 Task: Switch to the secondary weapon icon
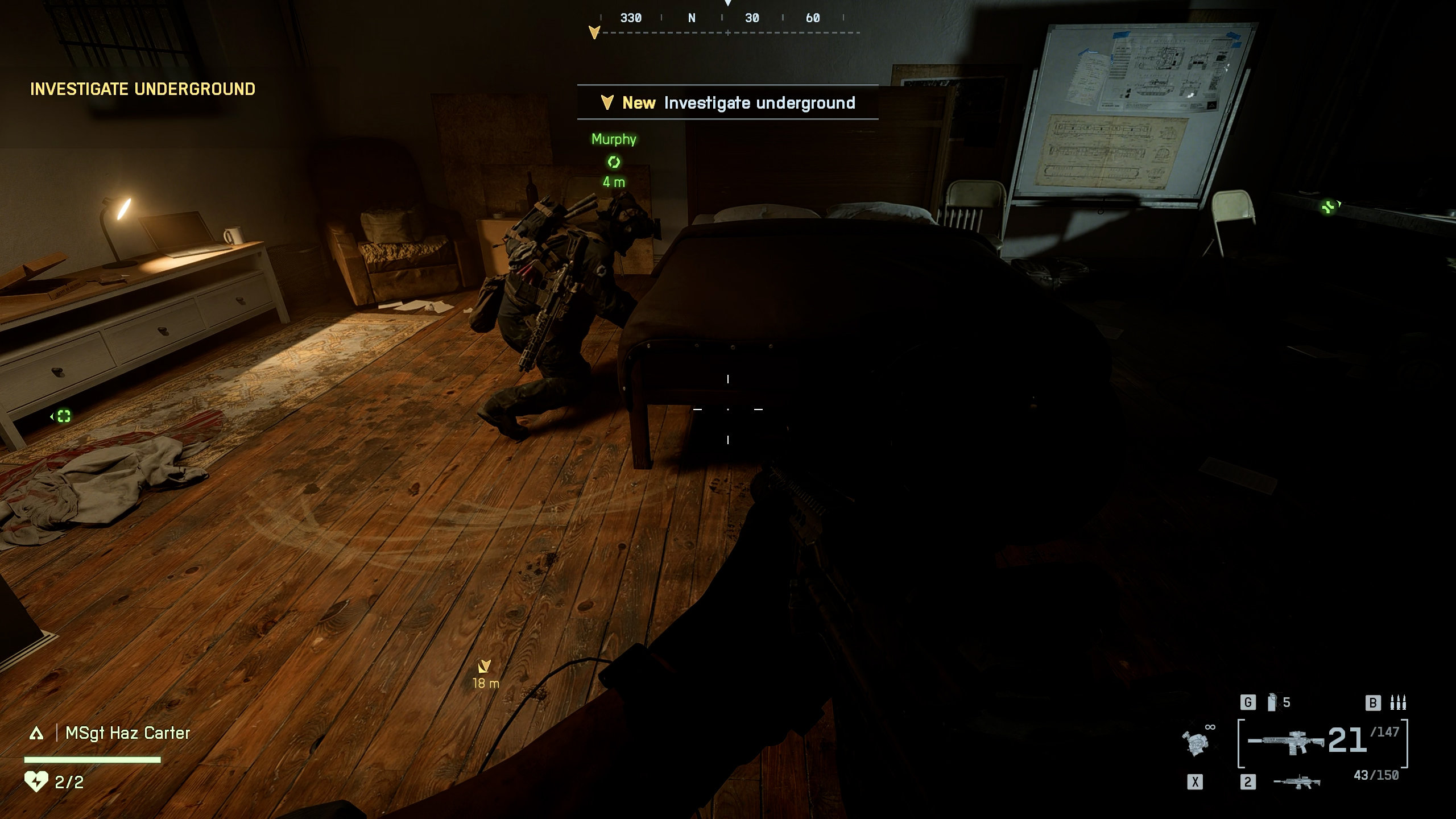(1297, 783)
